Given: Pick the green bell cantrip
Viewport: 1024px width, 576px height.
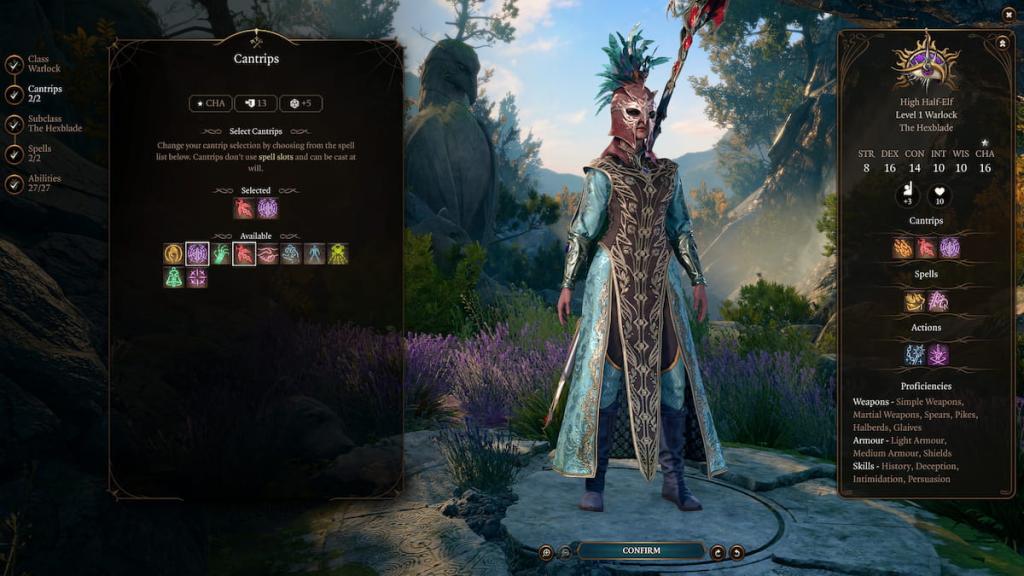Looking at the screenshot, I should point(174,277).
